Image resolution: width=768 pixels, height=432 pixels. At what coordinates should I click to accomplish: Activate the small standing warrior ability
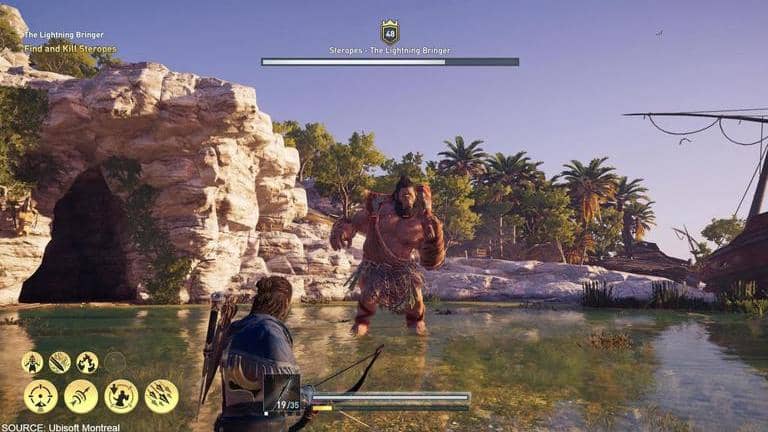pos(33,362)
